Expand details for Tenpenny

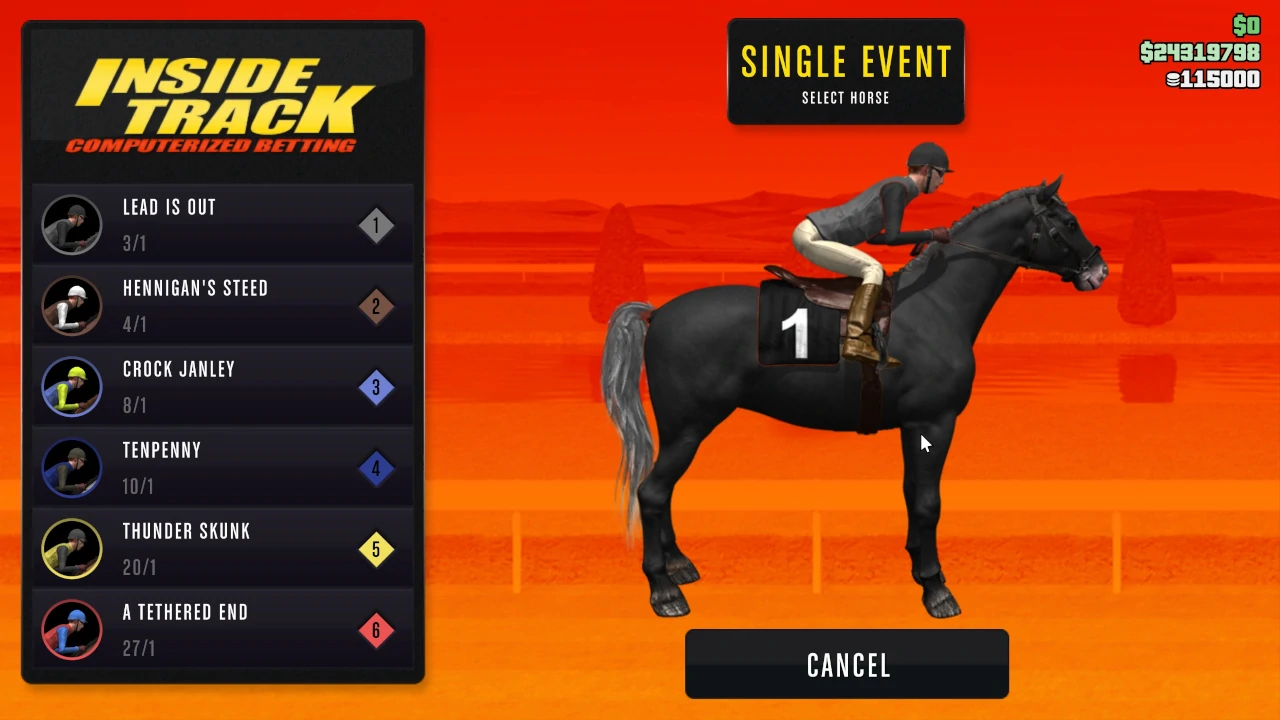point(222,468)
